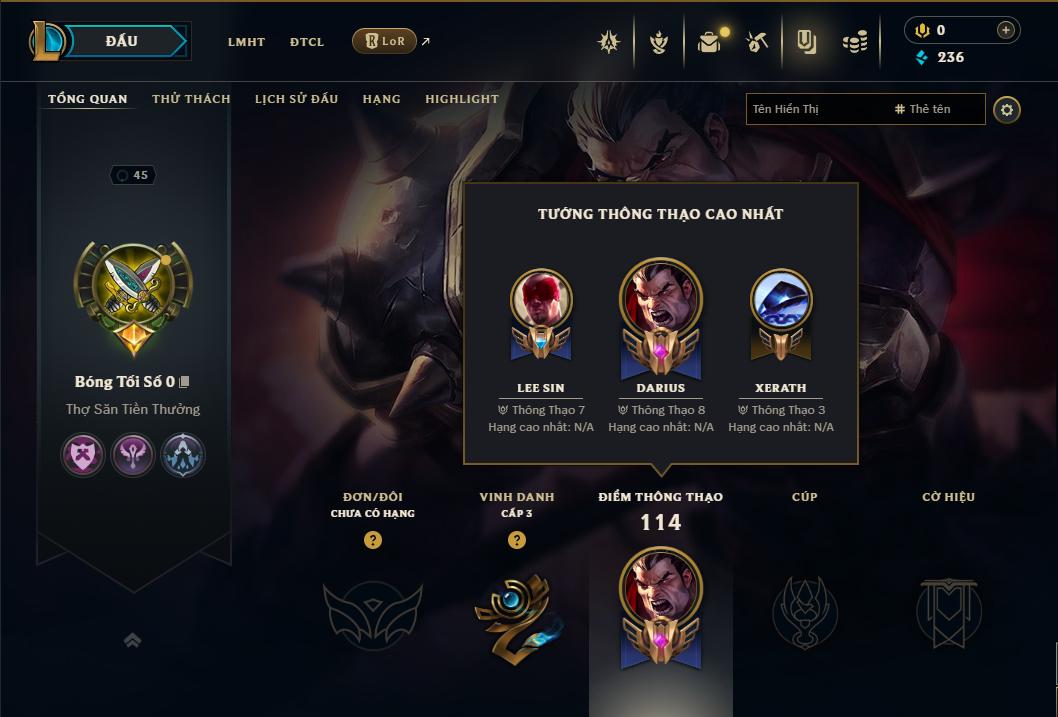Select the HIGHLIGHT tab
The height and width of the screenshot is (717, 1058).
tap(461, 99)
